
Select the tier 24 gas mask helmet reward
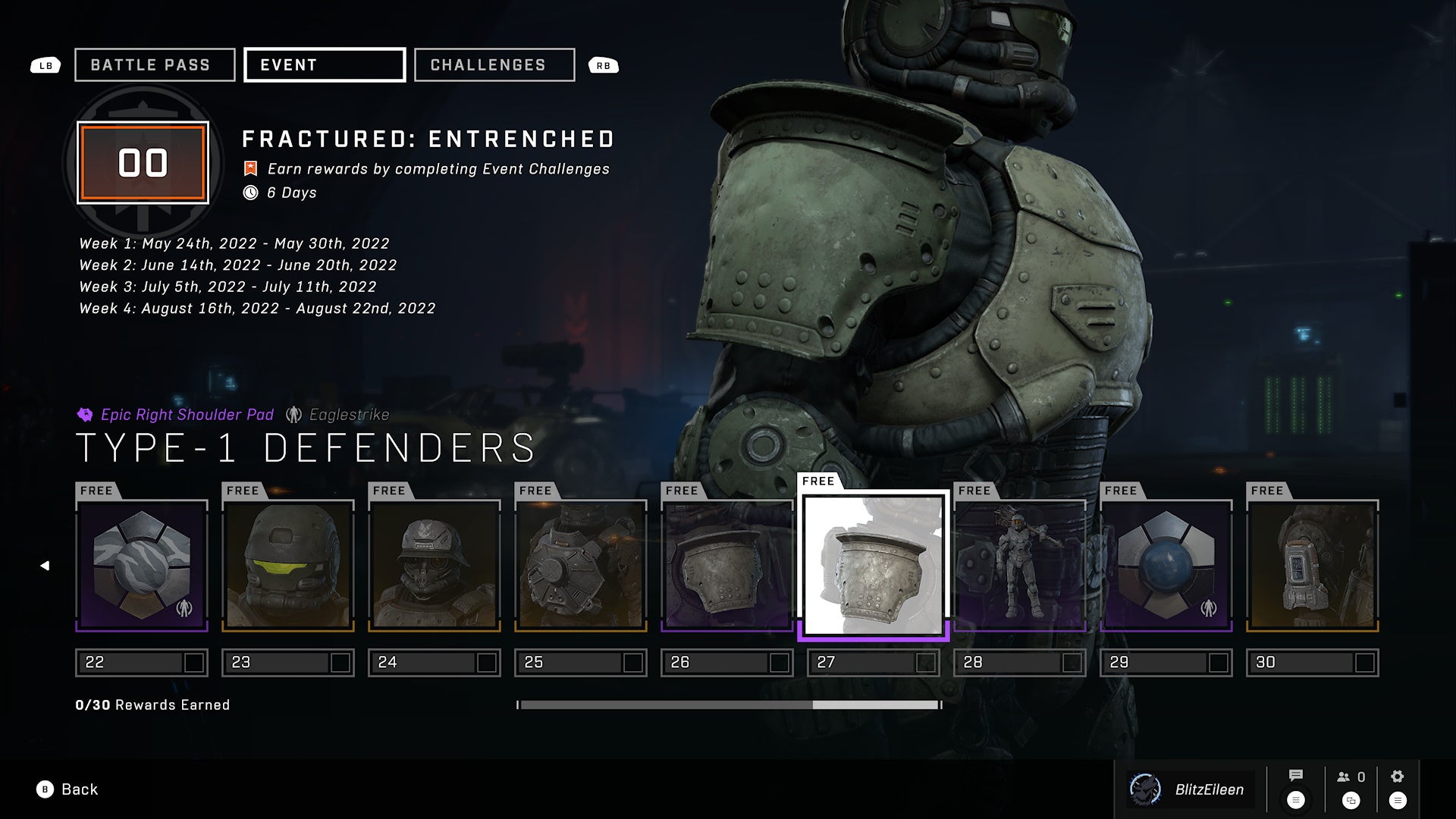pyautogui.click(x=435, y=565)
